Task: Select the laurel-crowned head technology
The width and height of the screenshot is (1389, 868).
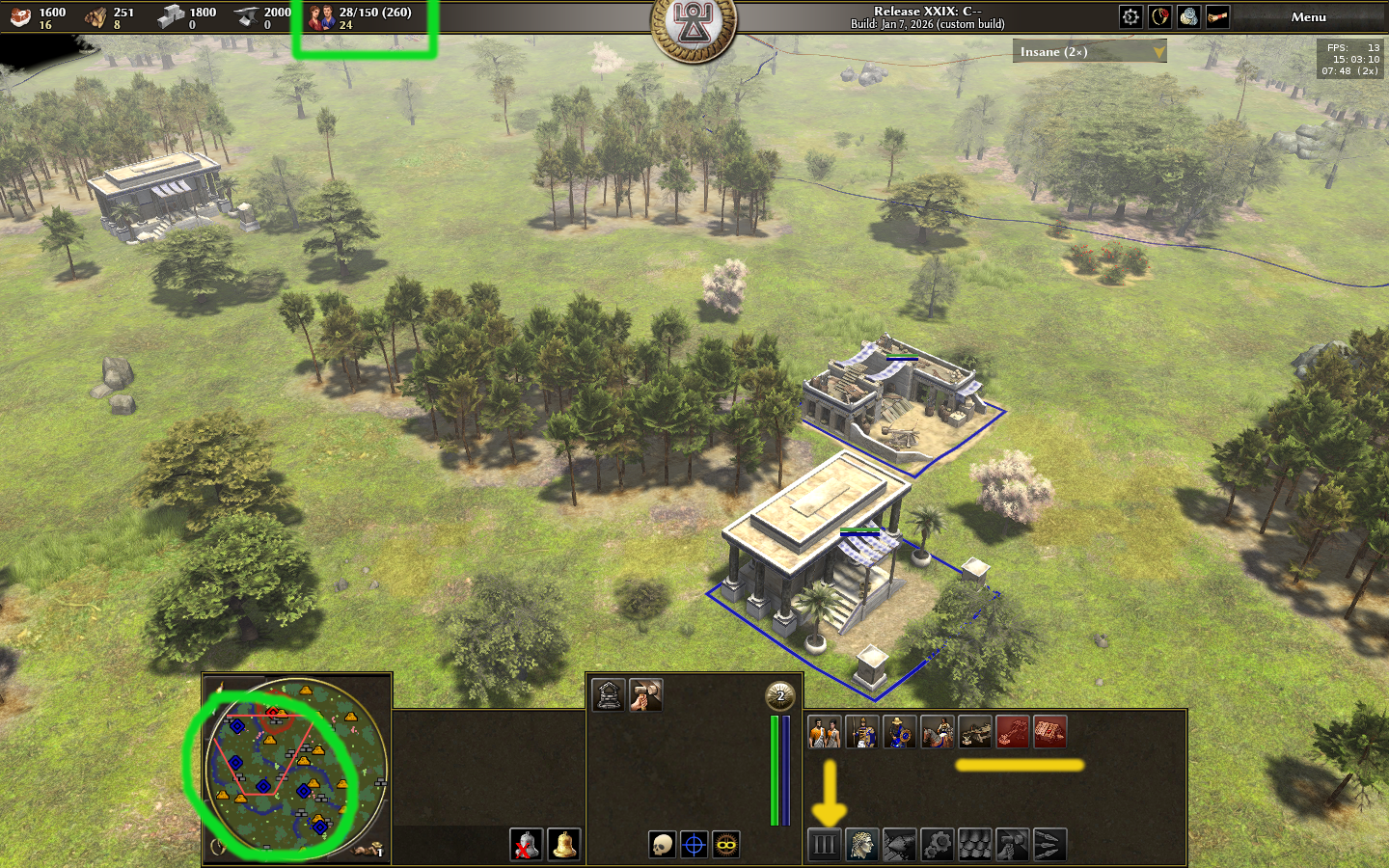Action: 861,845
